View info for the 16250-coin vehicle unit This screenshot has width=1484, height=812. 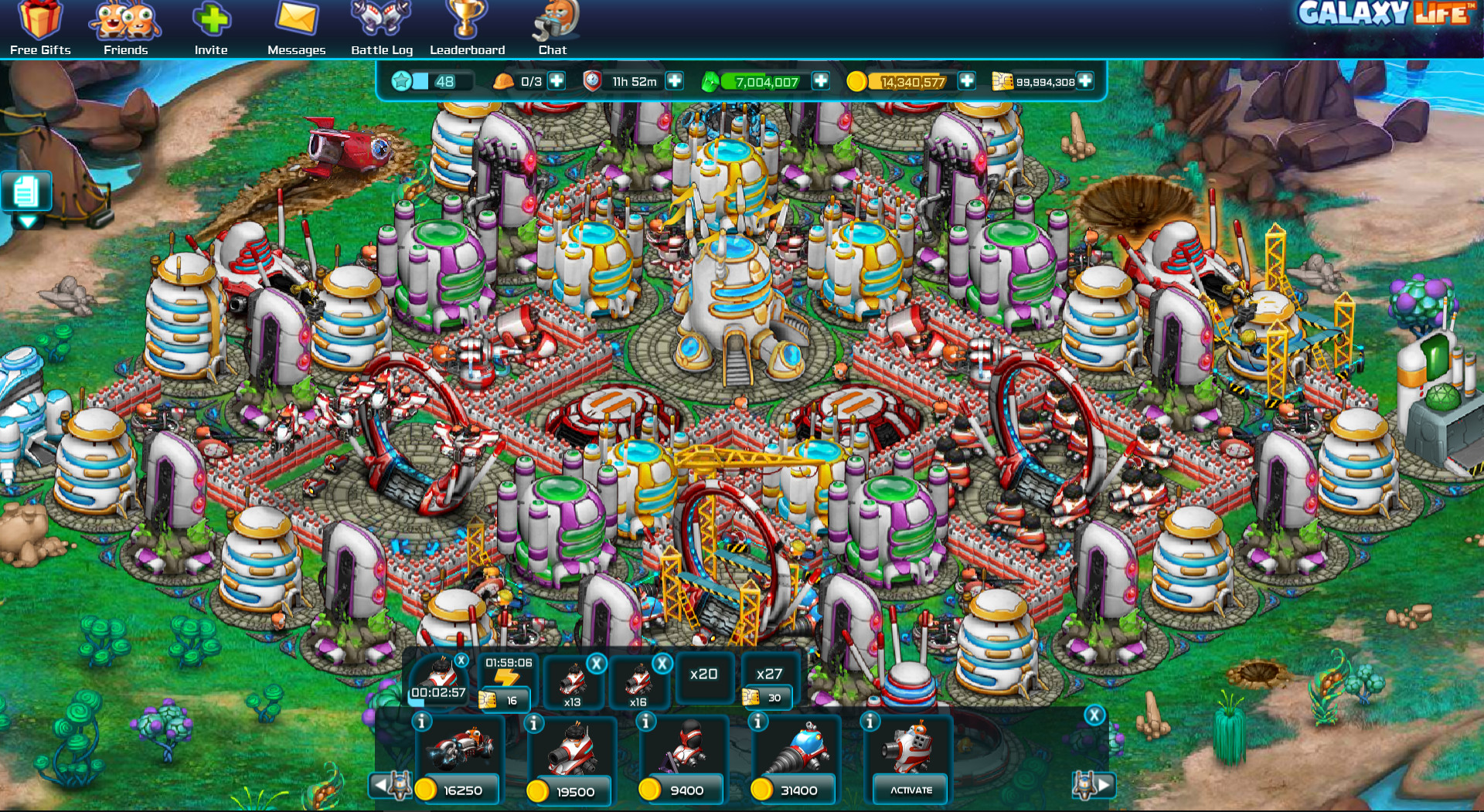420,721
